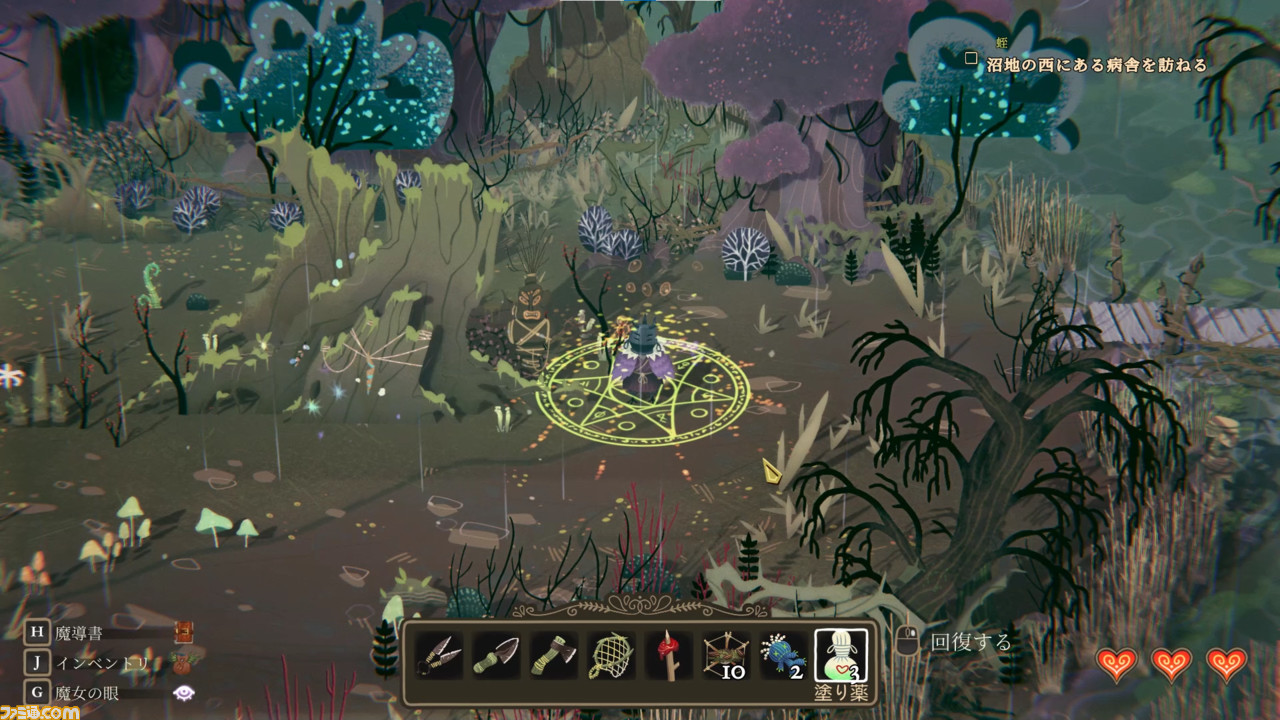Open the 魔導書 grimoire book icon
This screenshot has height=720, width=1280.
(x=183, y=632)
